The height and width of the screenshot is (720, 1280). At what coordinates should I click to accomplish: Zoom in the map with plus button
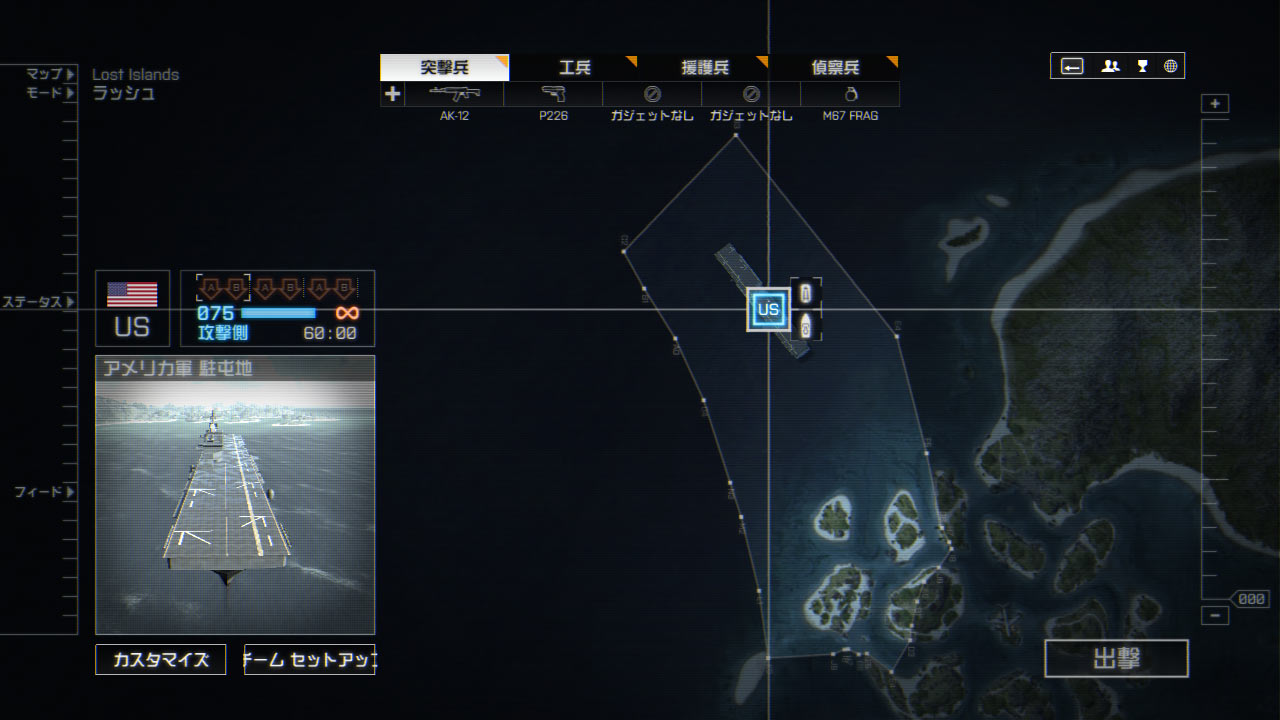pyautogui.click(x=1215, y=104)
